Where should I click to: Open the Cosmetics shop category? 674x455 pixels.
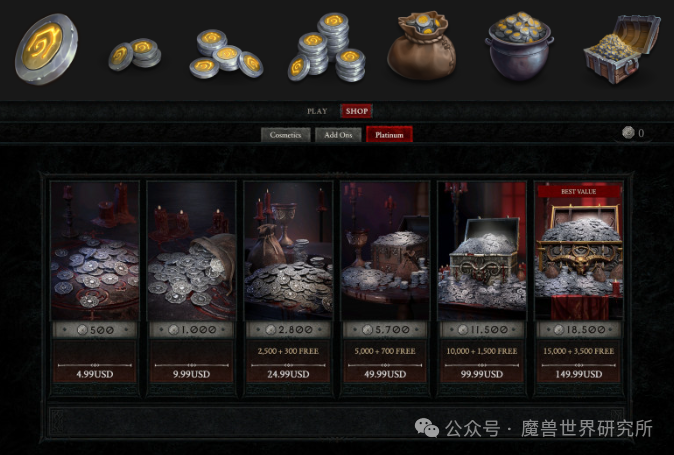click(x=285, y=135)
